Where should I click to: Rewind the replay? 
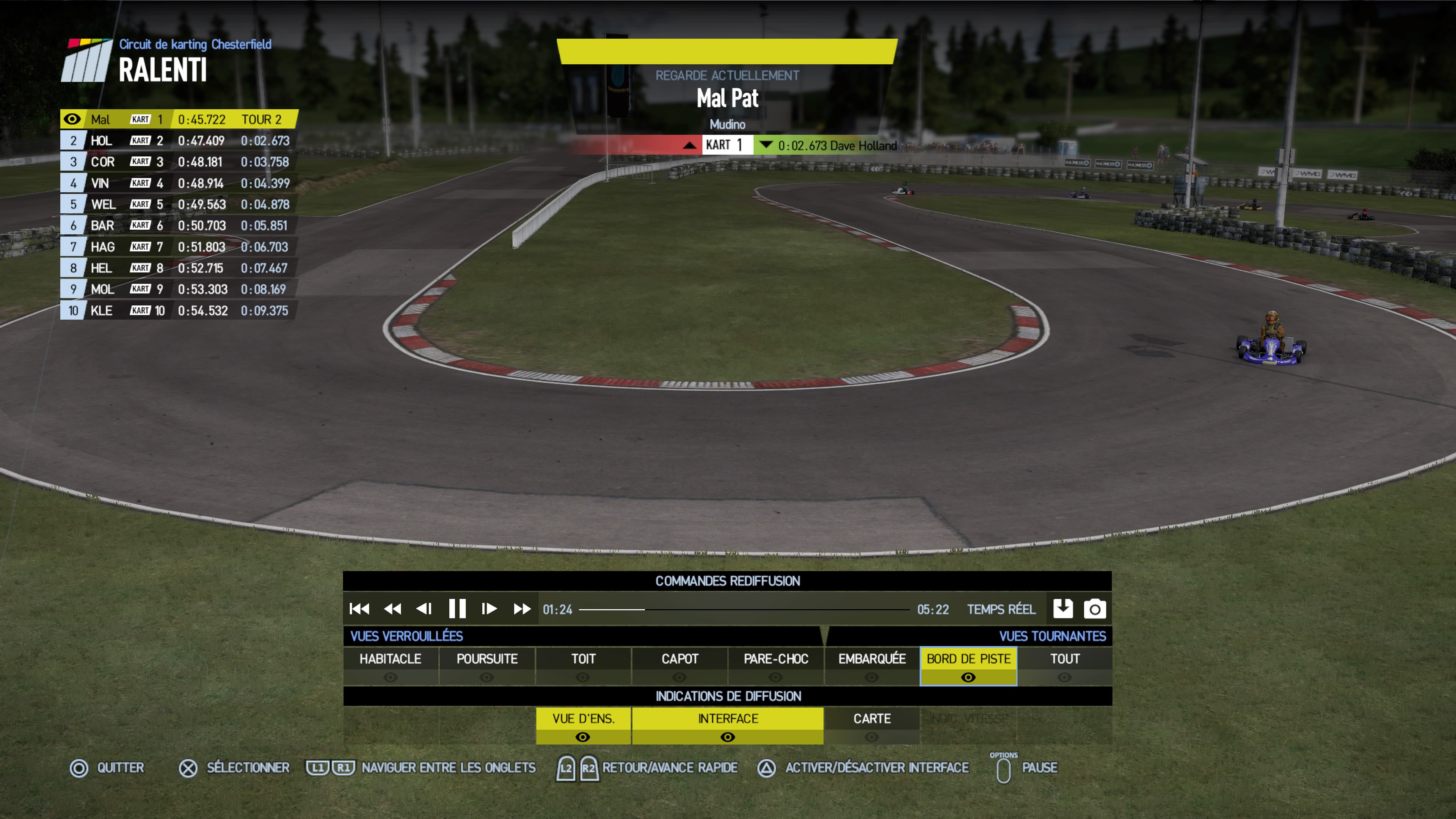click(392, 609)
